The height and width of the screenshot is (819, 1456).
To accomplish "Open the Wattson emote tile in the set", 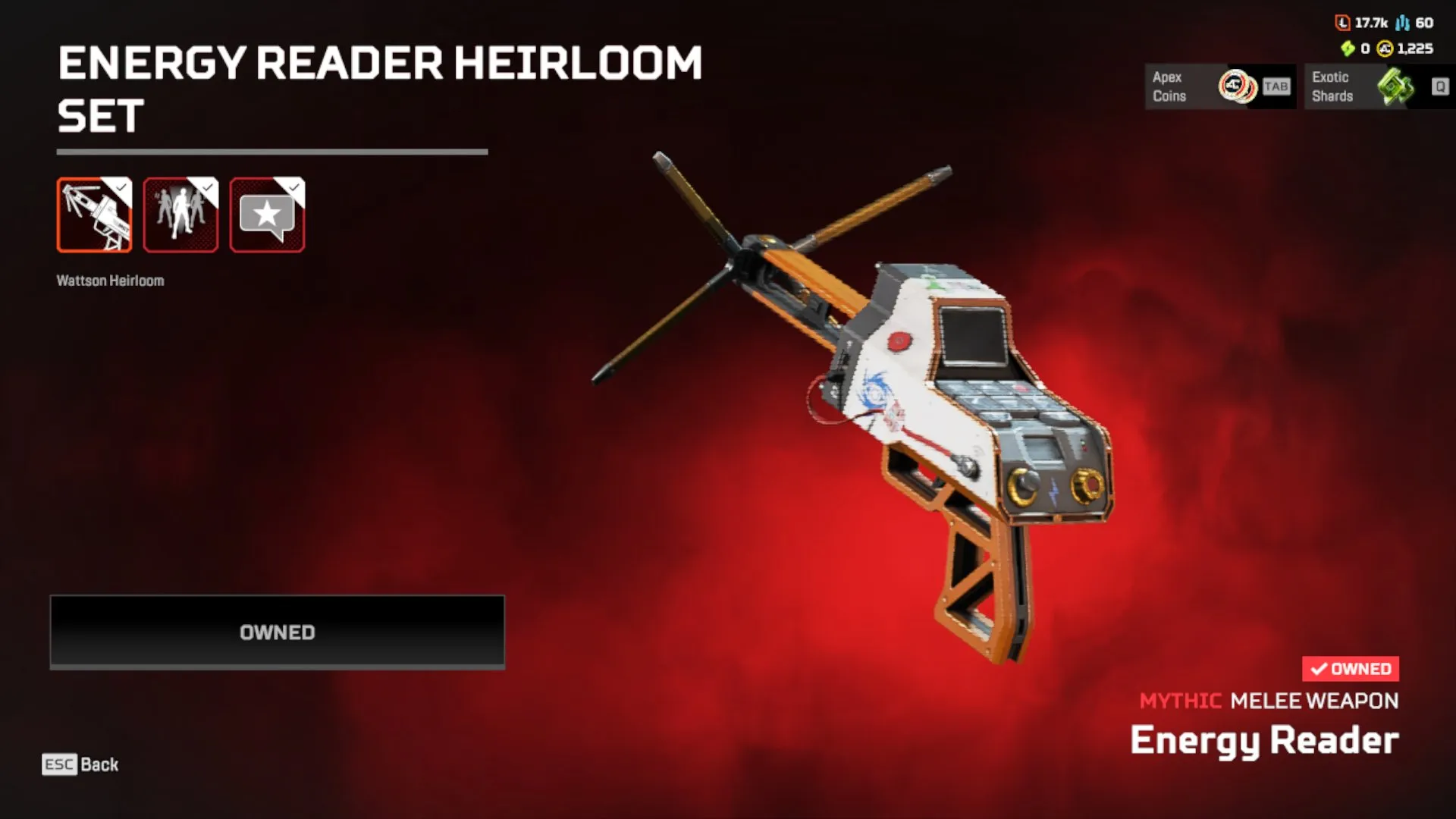I will 180,215.
